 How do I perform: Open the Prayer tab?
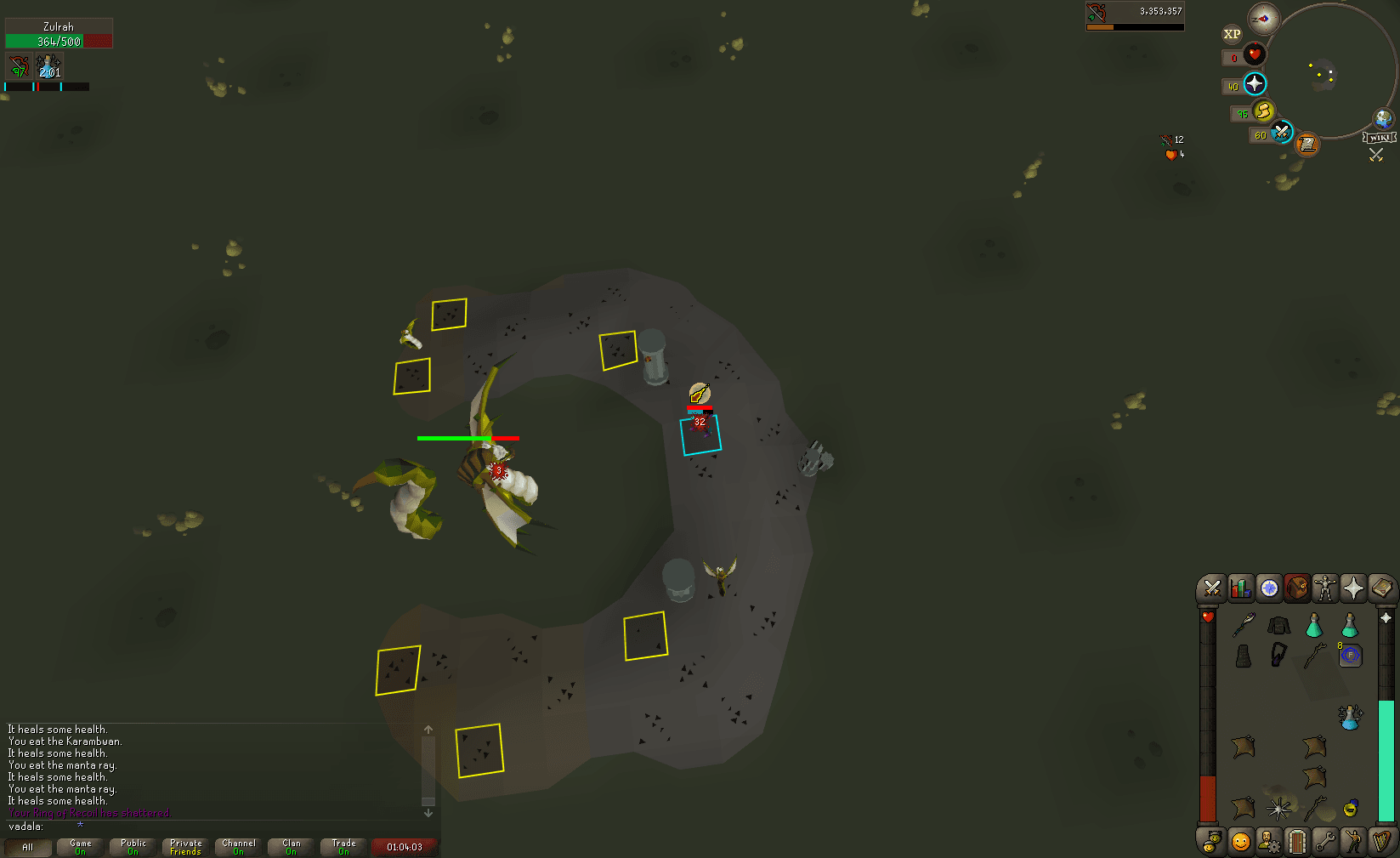click(1354, 588)
